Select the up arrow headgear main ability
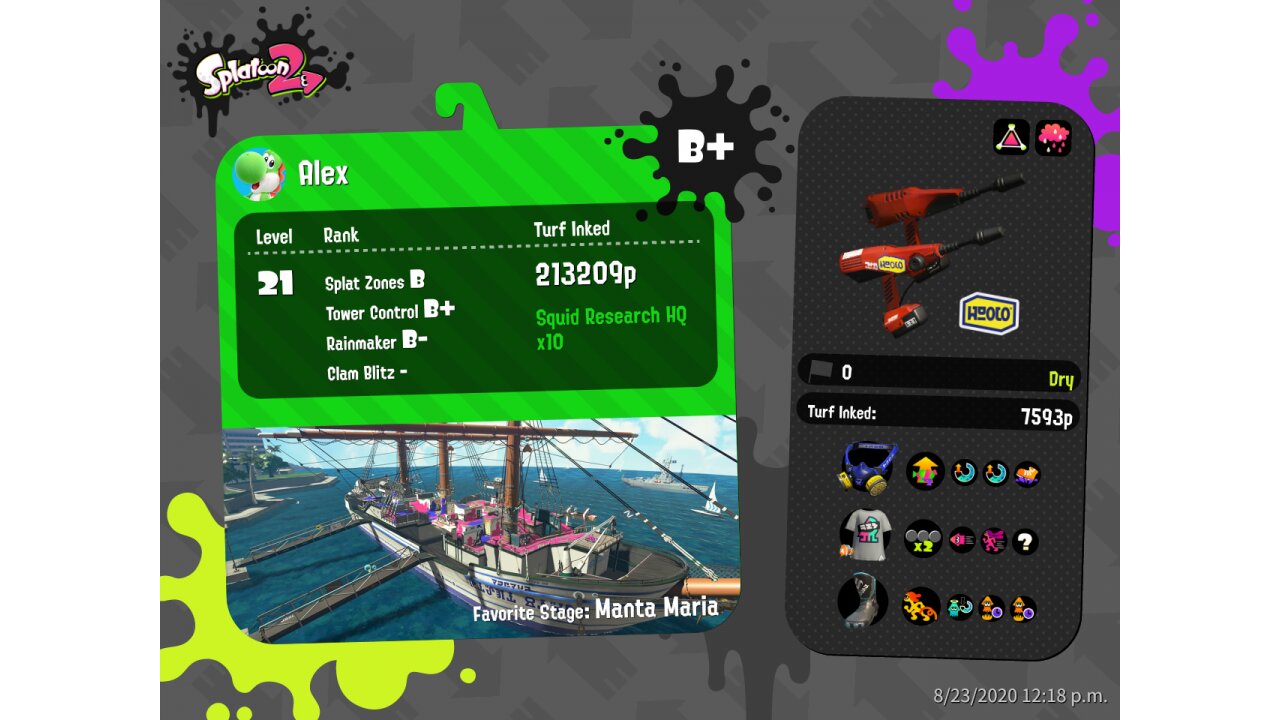Image resolution: width=1280 pixels, height=720 pixels. click(925, 470)
